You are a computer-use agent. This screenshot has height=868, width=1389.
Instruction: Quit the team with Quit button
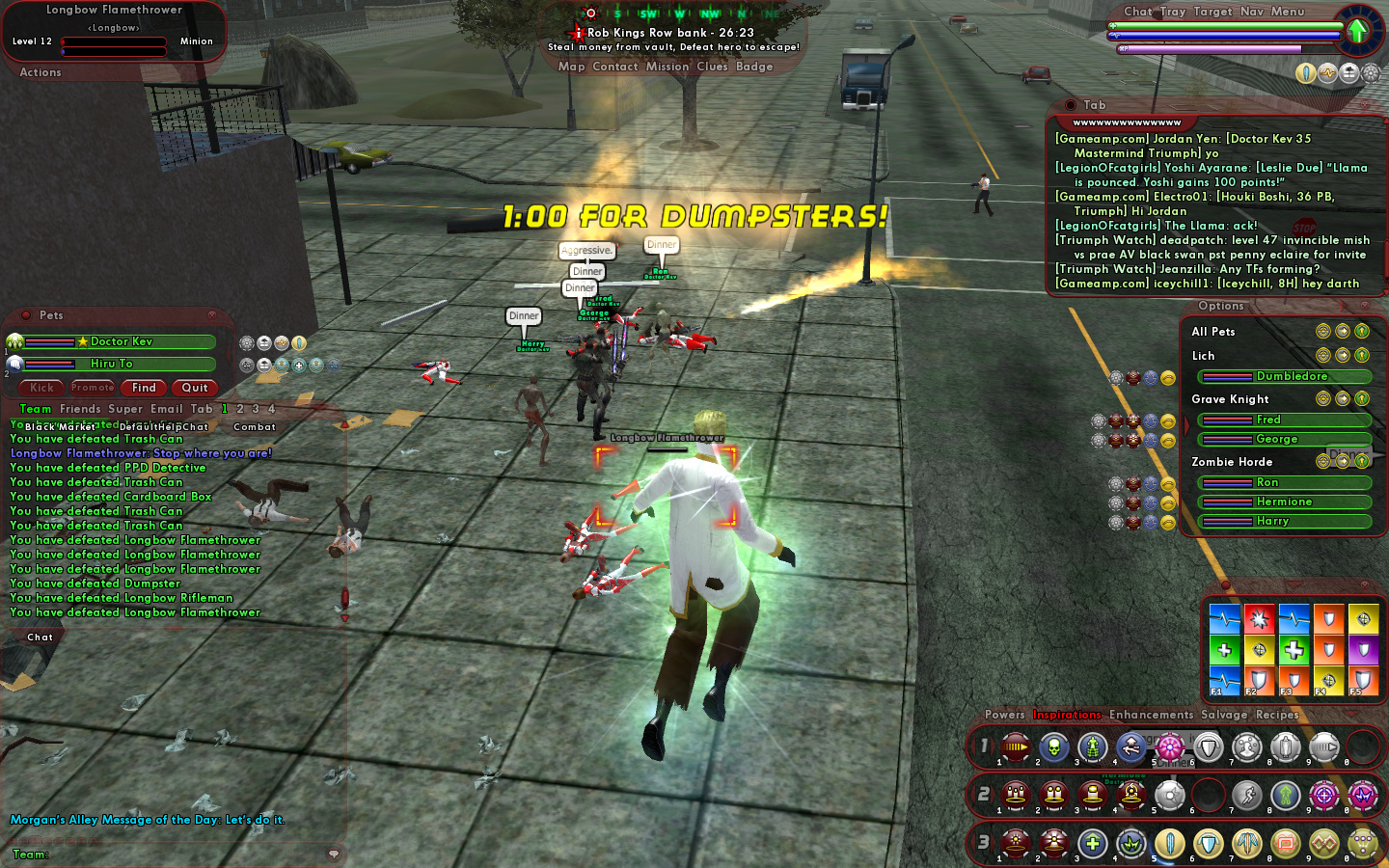[195, 388]
